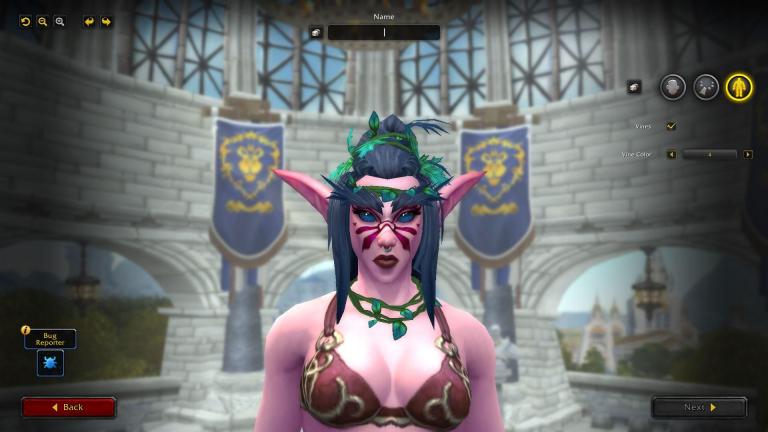Zoom out with the minus magnifier
Viewport: 768px width, 432px height.
(x=43, y=21)
